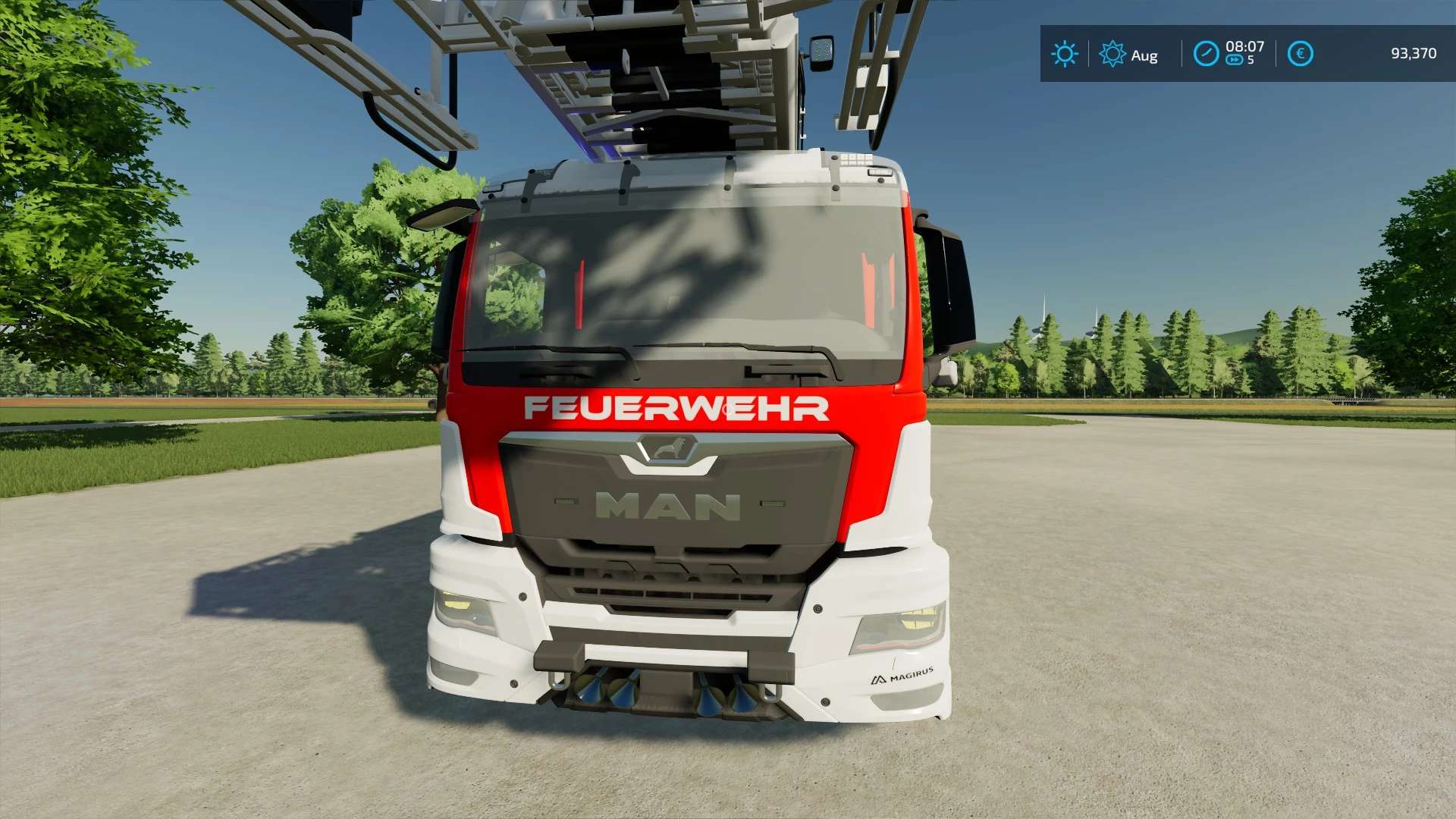Screen dimensions: 1456x819
Task: Click the sunny weather icon
Action: (x=1064, y=54)
